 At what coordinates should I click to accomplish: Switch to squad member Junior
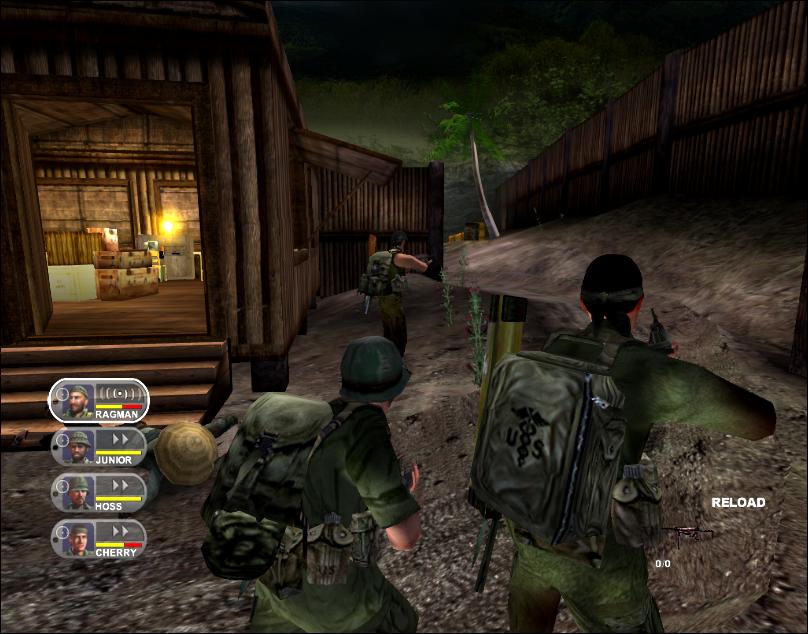98,447
